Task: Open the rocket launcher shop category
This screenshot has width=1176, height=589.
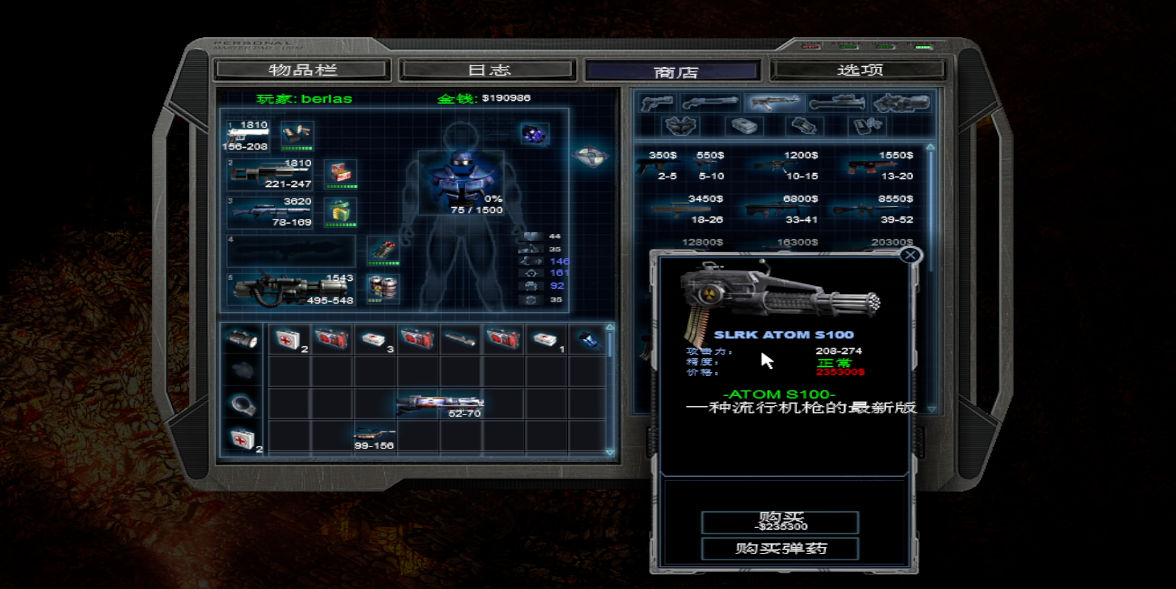Action: 836,103
